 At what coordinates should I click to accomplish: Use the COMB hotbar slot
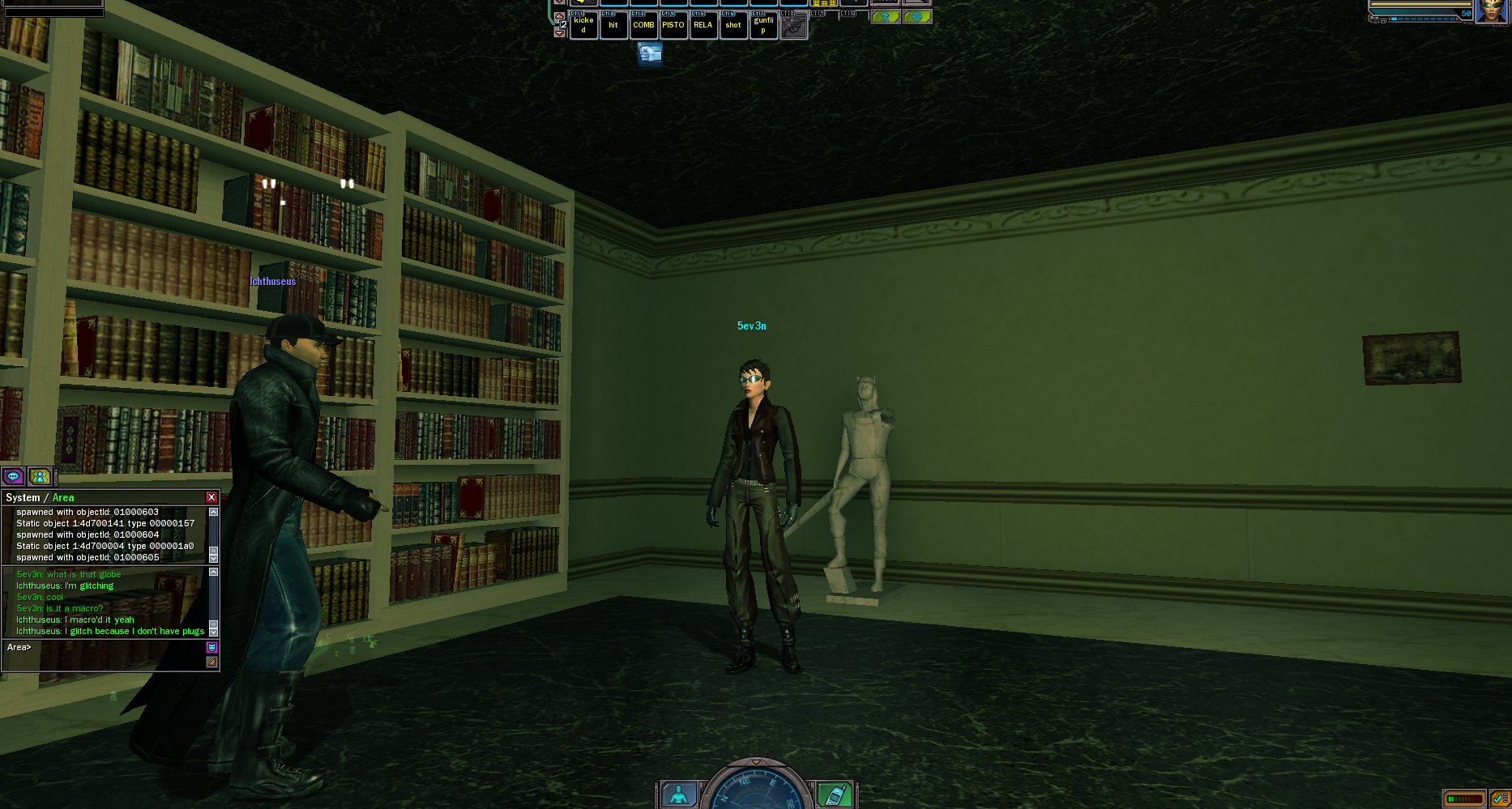coord(643,25)
